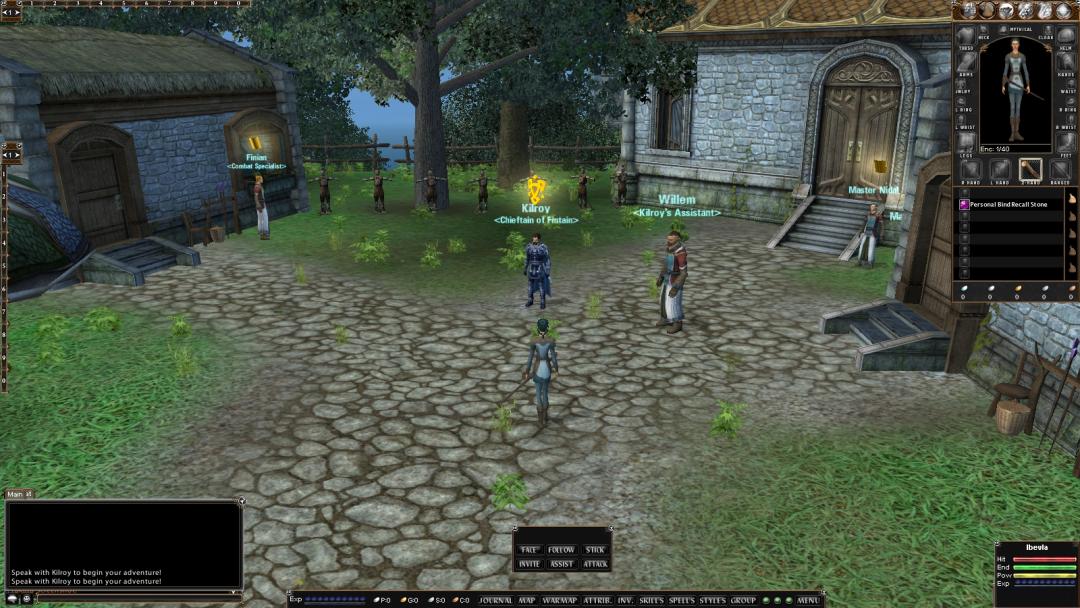The image size is (1080, 608).
Task: Open the Journal from the bottom bar
Action: coord(495,600)
